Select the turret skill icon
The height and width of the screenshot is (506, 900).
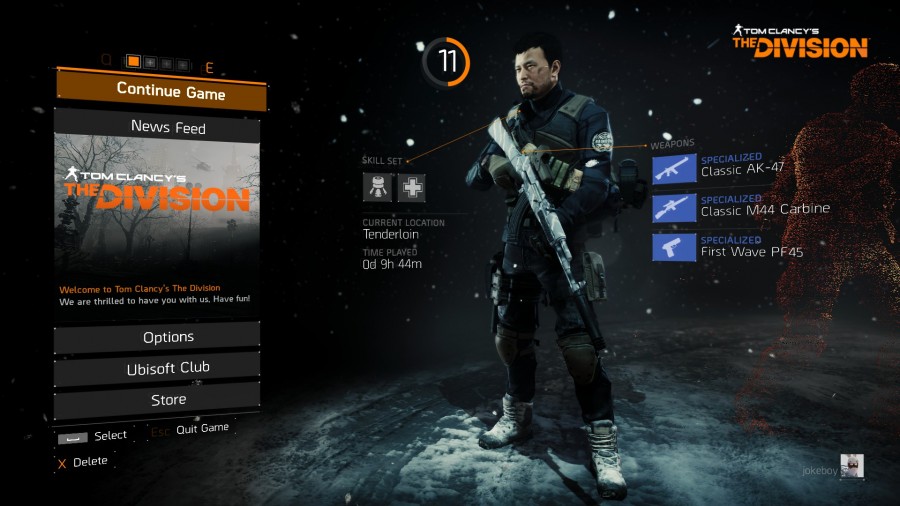click(377, 186)
